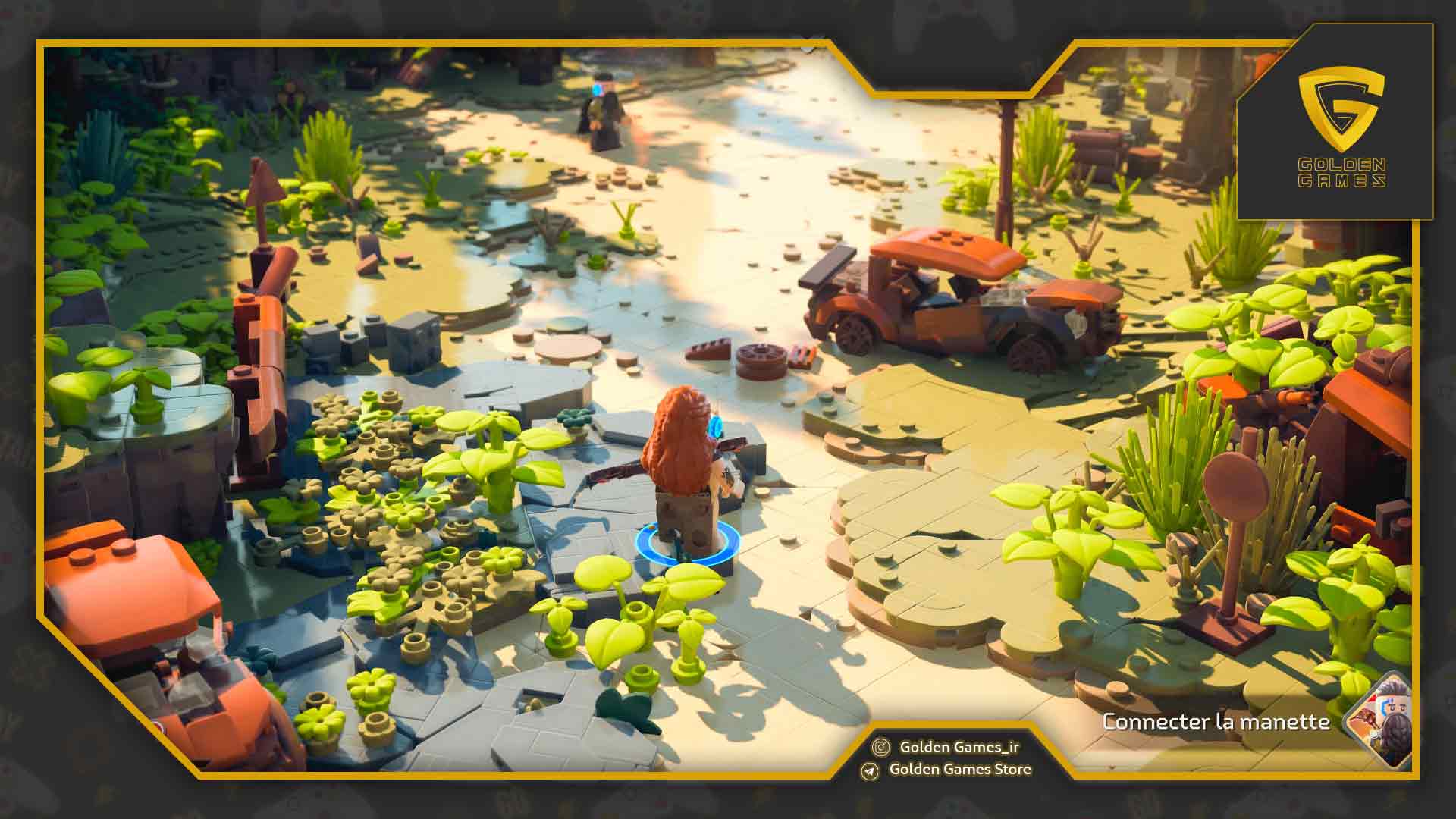This screenshot has width=1456, height=819.
Task: Click the blue device on Aloy's shoulder
Action: coord(714,426)
